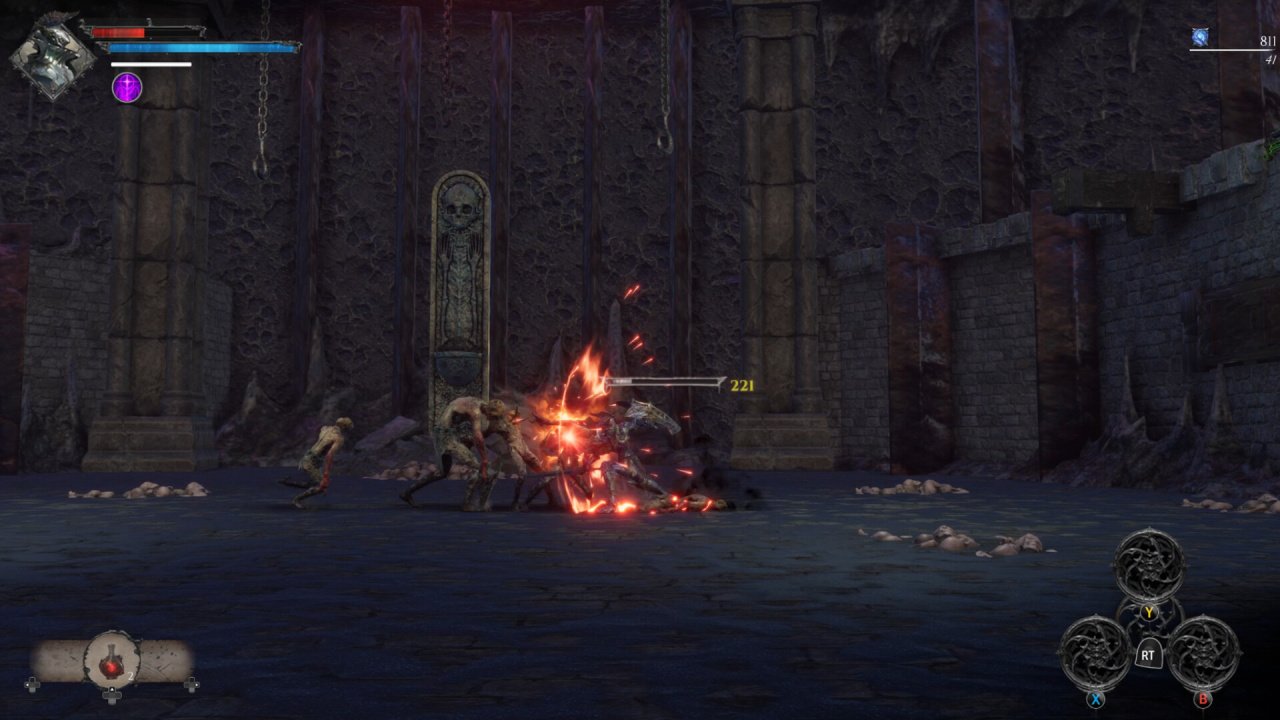1280x720 pixels.
Task: Click the blue soul currency icon
Action: (1200, 38)
